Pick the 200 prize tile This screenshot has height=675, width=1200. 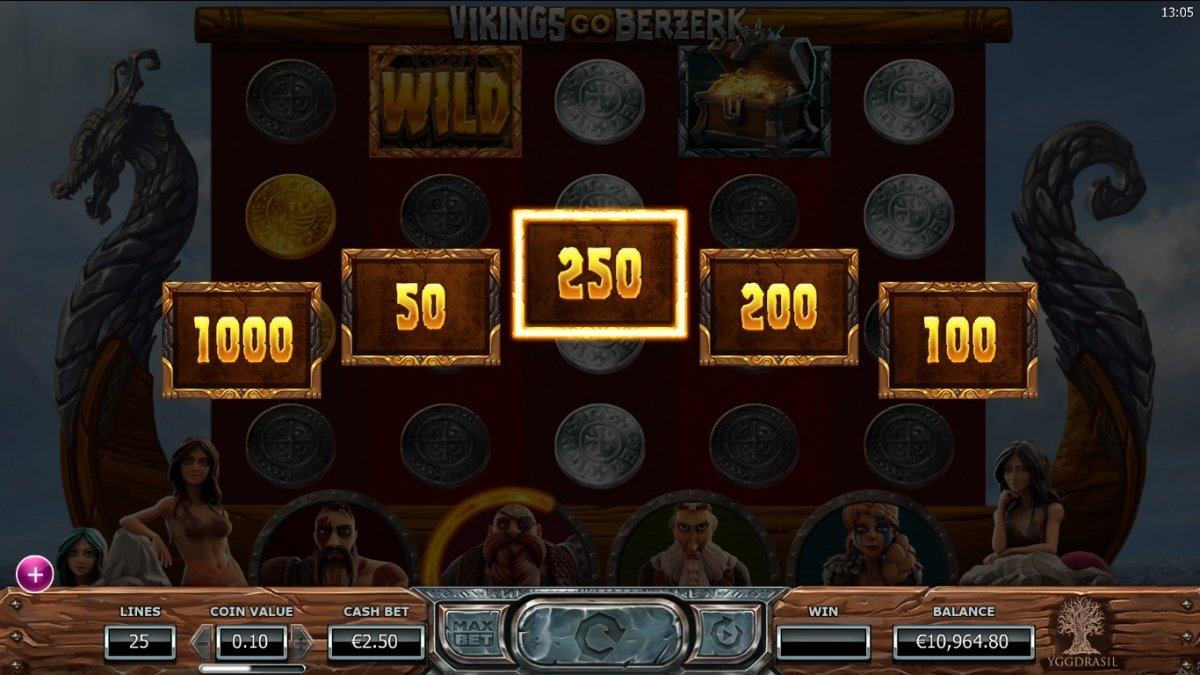click(778, 307)
